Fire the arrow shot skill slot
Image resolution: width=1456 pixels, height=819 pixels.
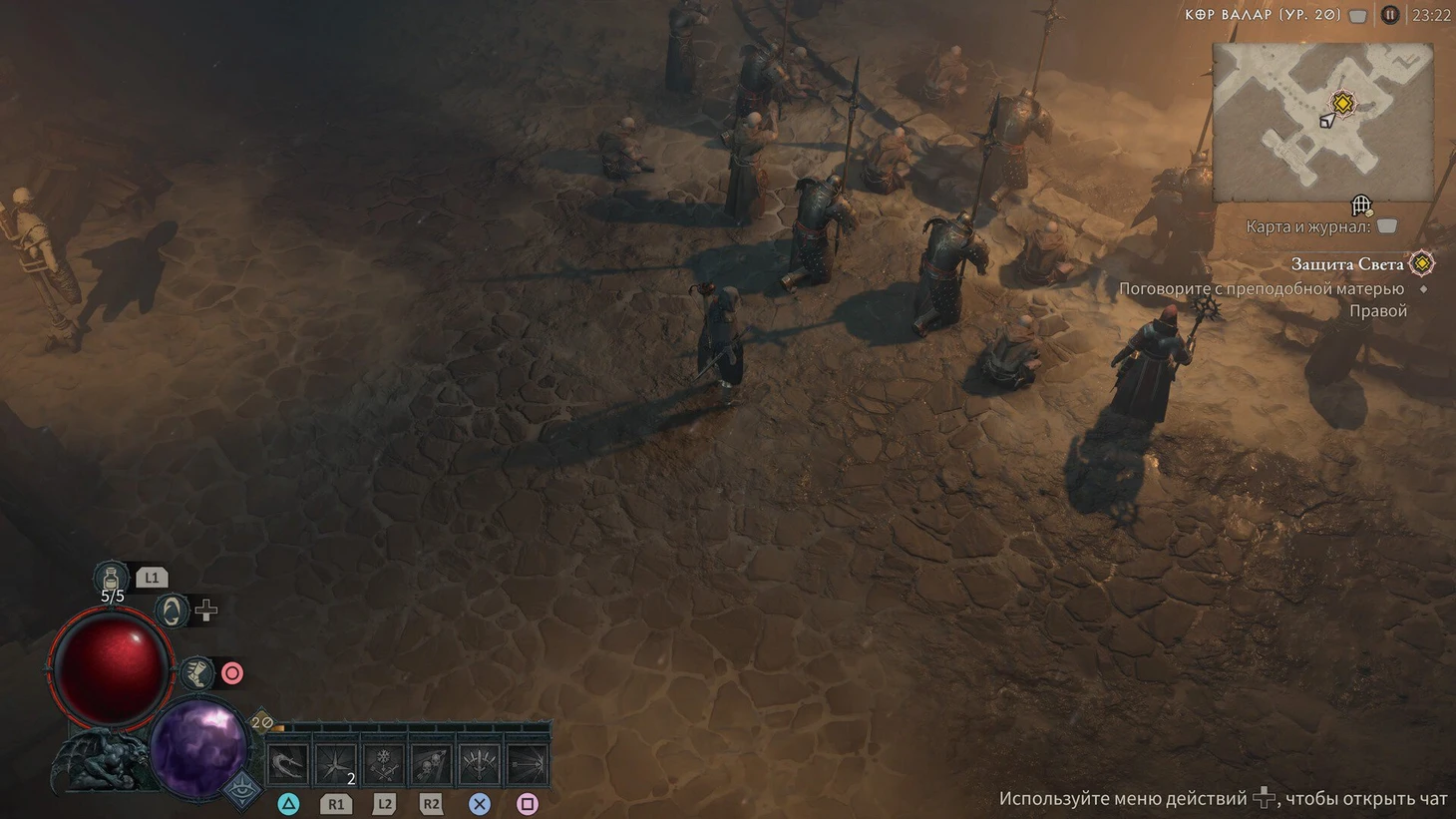528,766
